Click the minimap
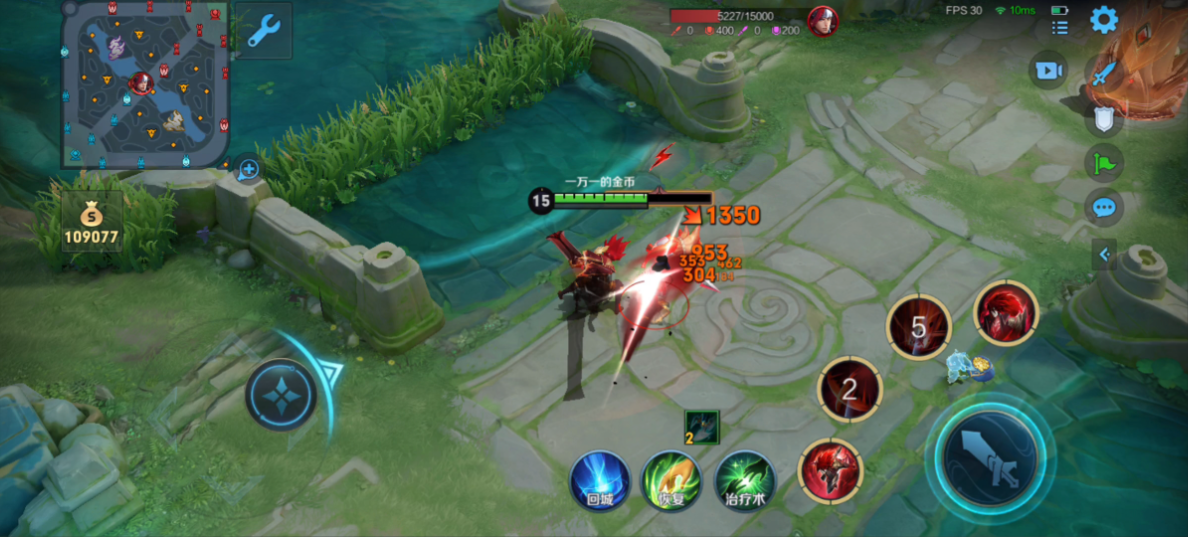 (x=146, y=84)
